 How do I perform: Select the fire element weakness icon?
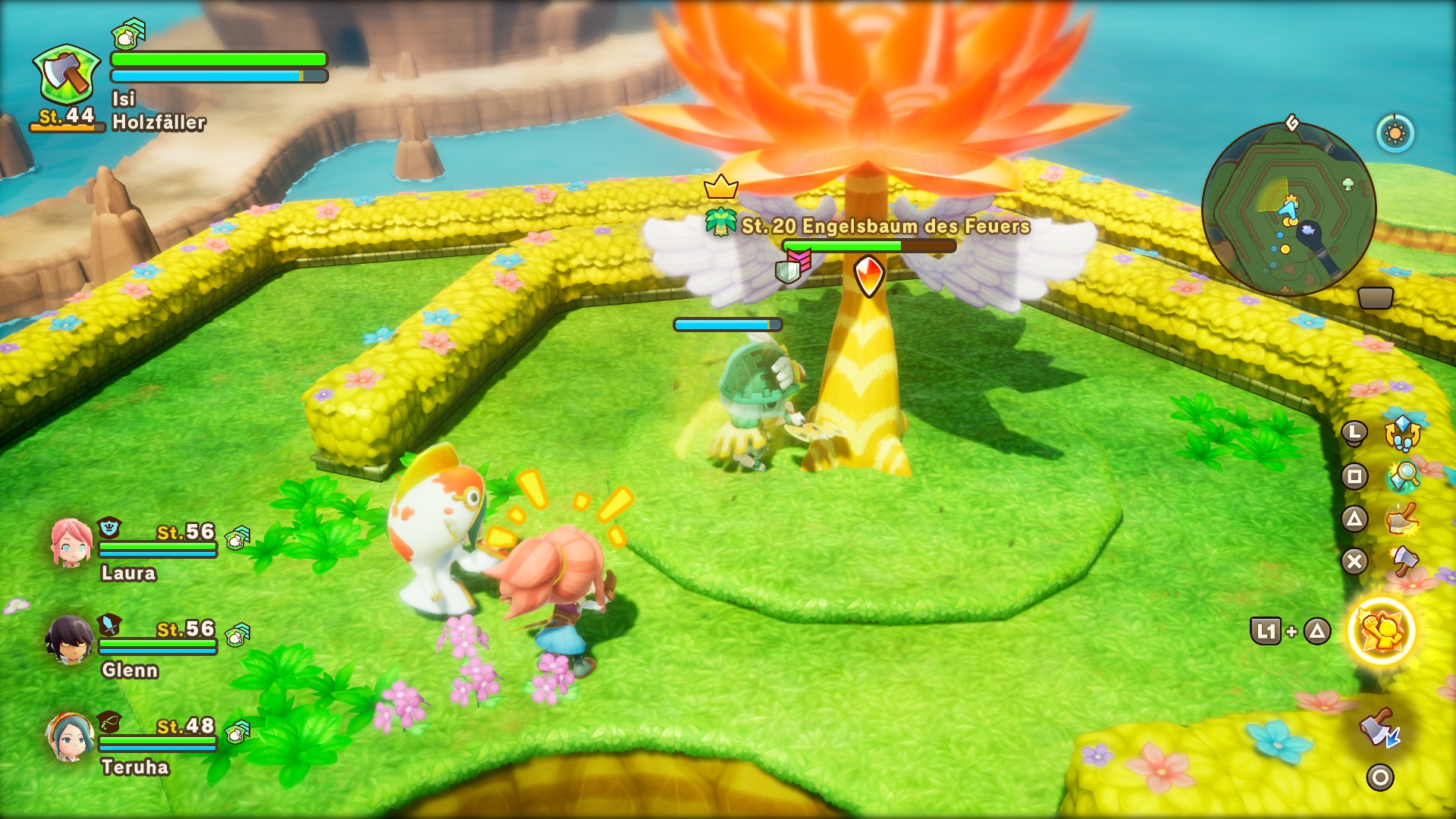[x=869, y=275]
